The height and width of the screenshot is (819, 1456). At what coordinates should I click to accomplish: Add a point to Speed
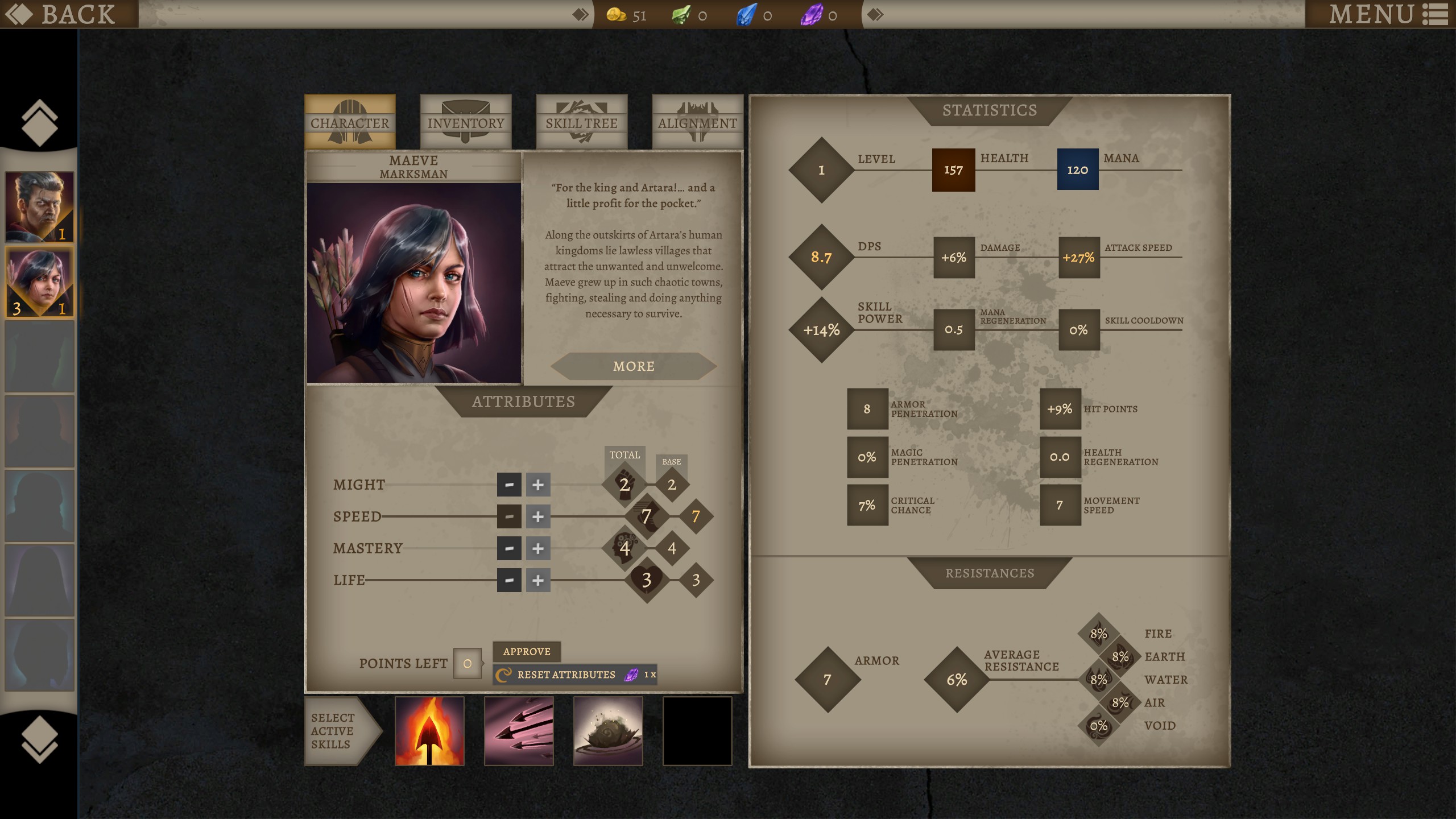click(x=537, y=516)
